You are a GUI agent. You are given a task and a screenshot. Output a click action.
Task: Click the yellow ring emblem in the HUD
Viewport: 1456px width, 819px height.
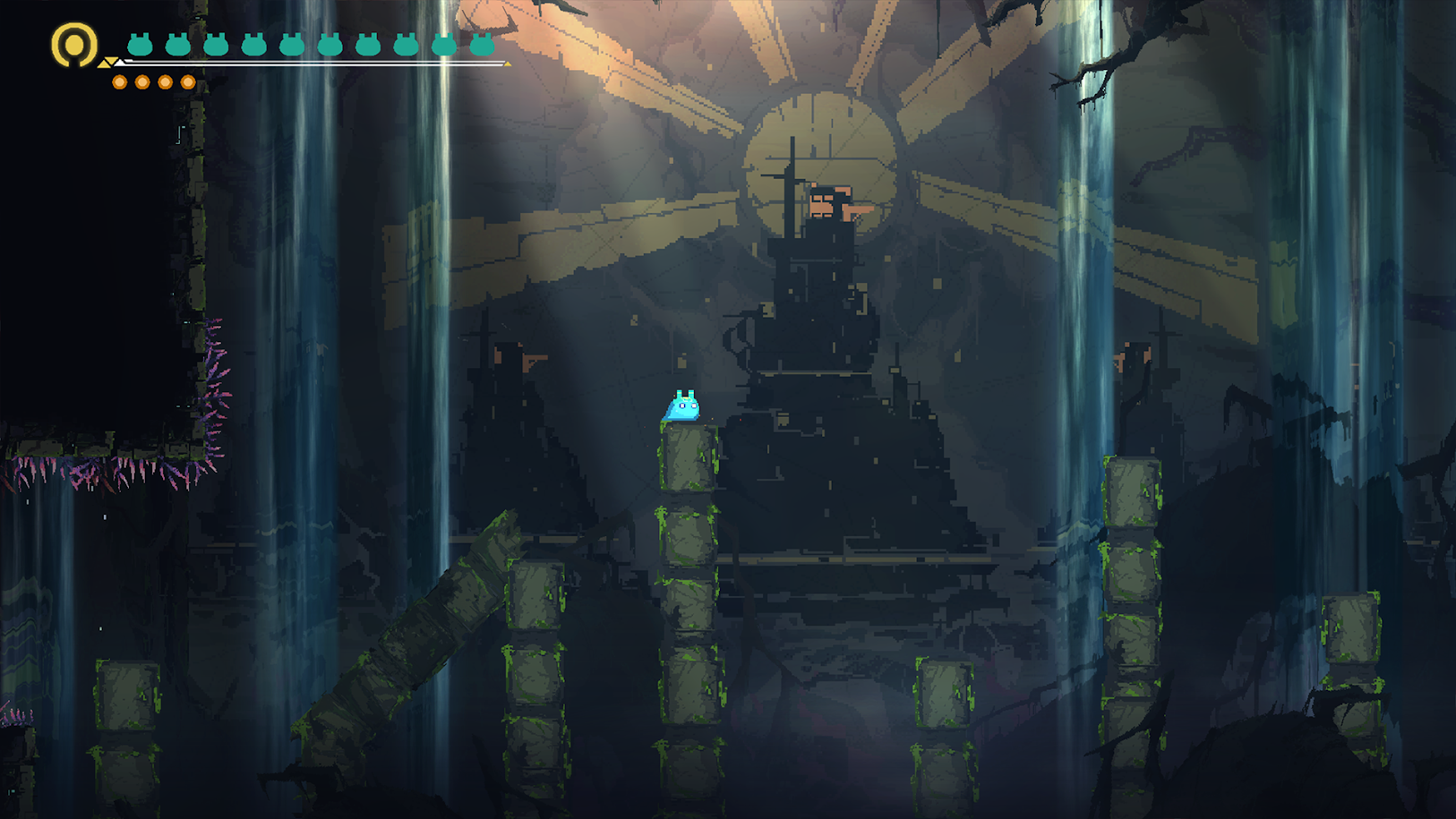pyautogui.click(x=73, y=43)
